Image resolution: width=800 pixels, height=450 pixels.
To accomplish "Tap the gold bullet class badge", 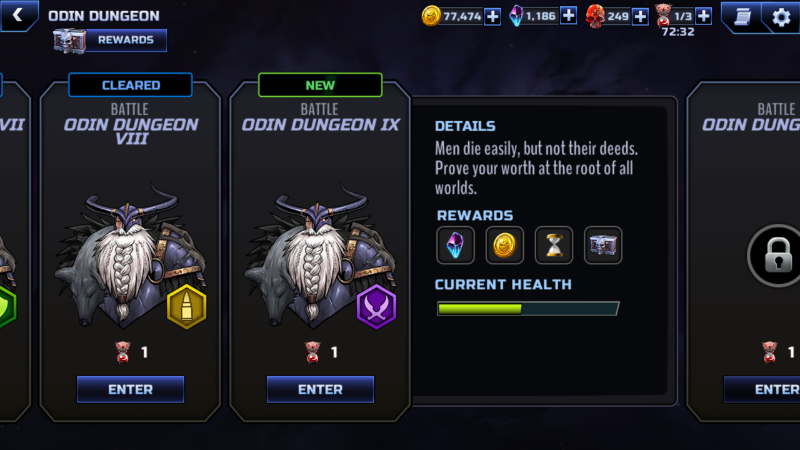I will pos(186,307).
